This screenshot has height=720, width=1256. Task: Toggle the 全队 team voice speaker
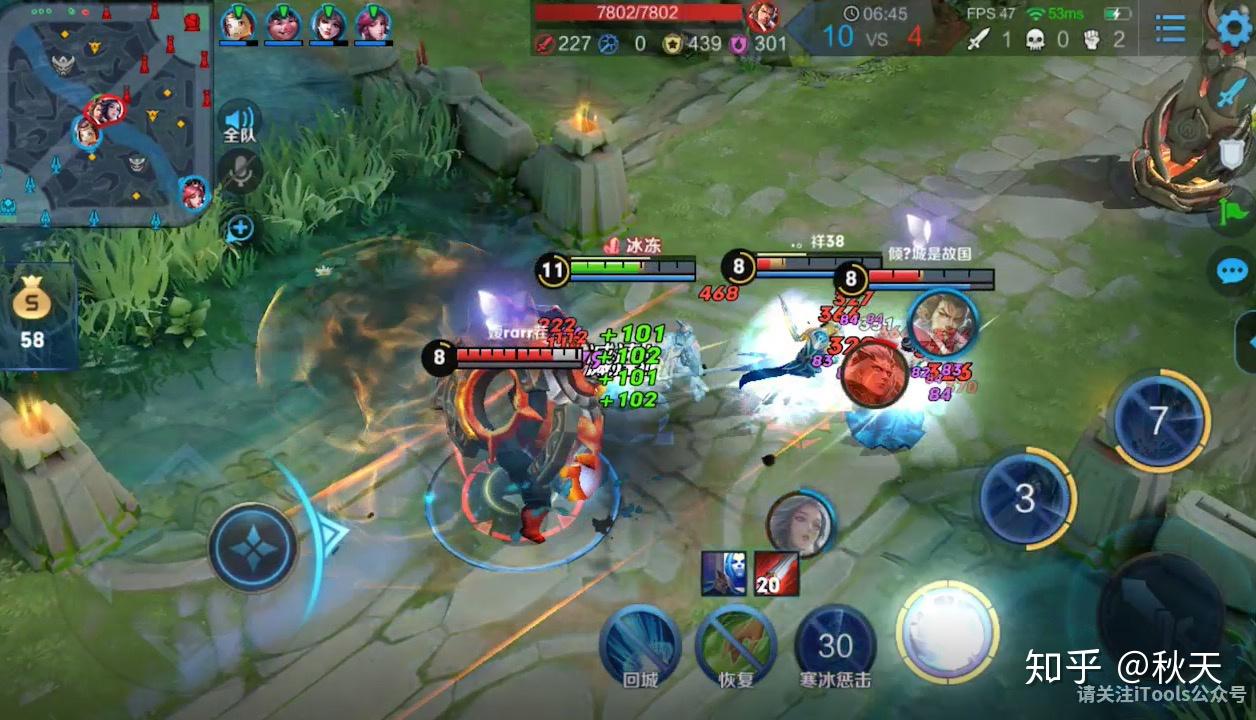point(239,121)
